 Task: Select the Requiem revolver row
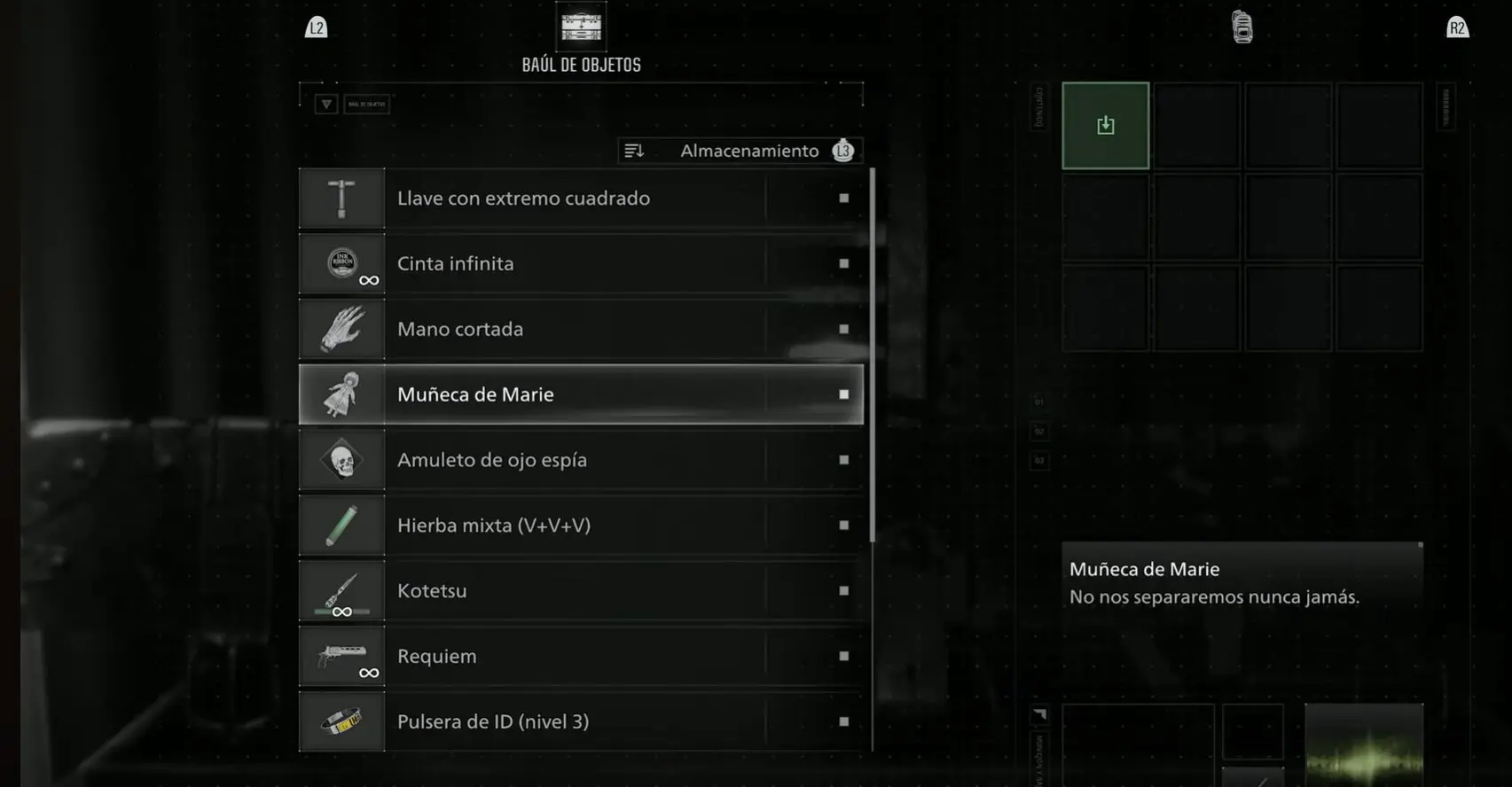(581, 657)
